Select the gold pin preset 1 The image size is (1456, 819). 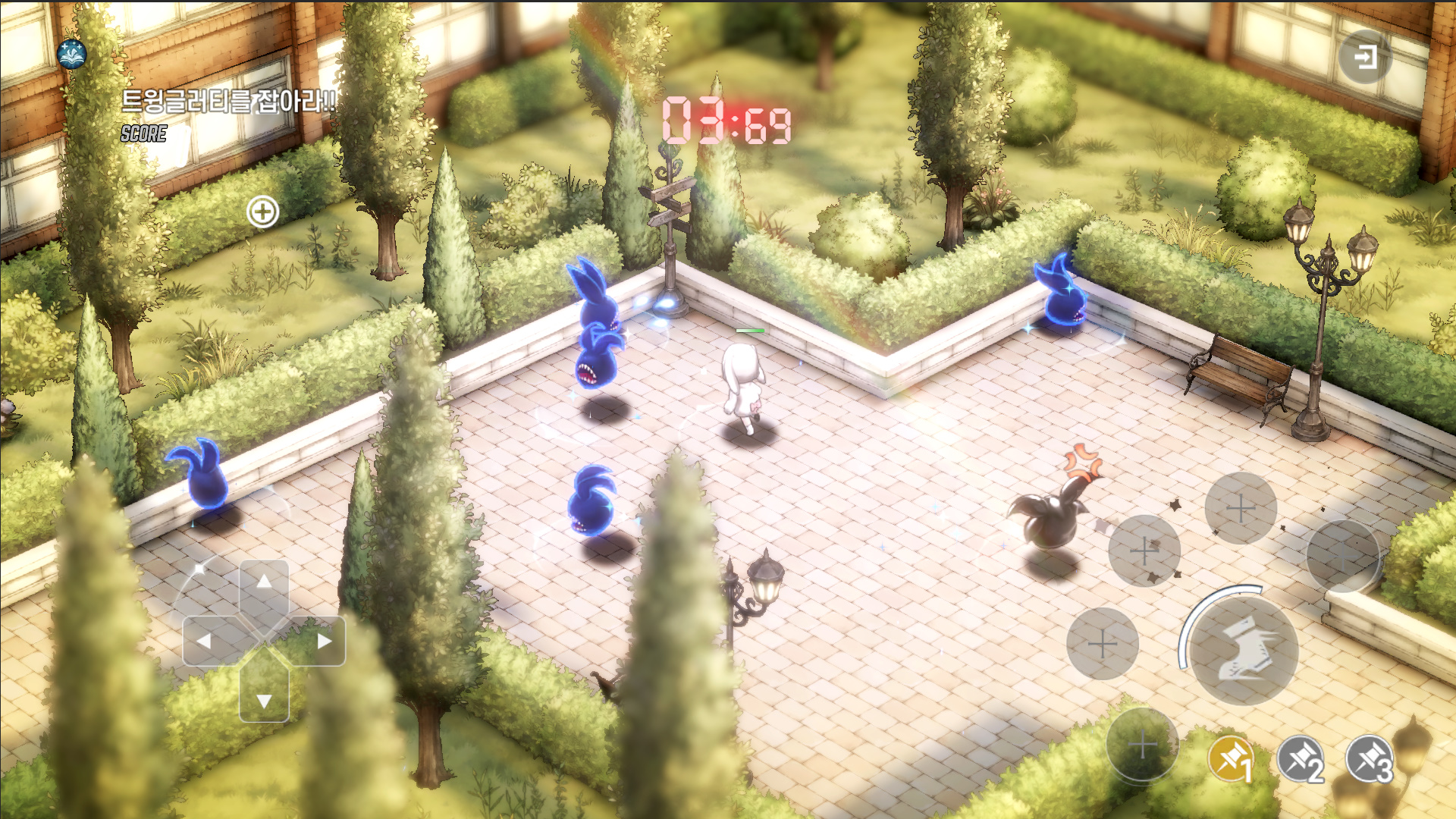click(1231, 759)
